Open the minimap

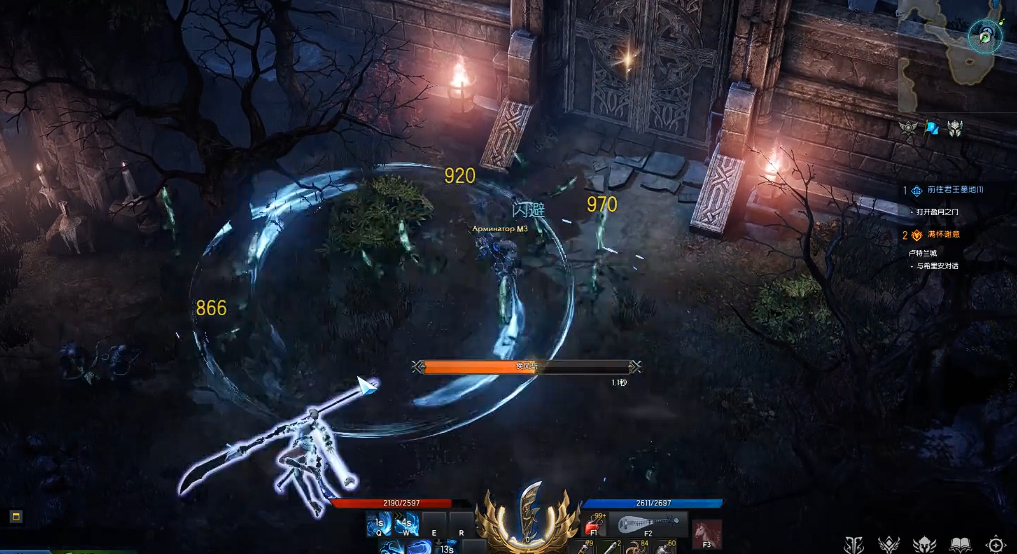click(955, 48)
